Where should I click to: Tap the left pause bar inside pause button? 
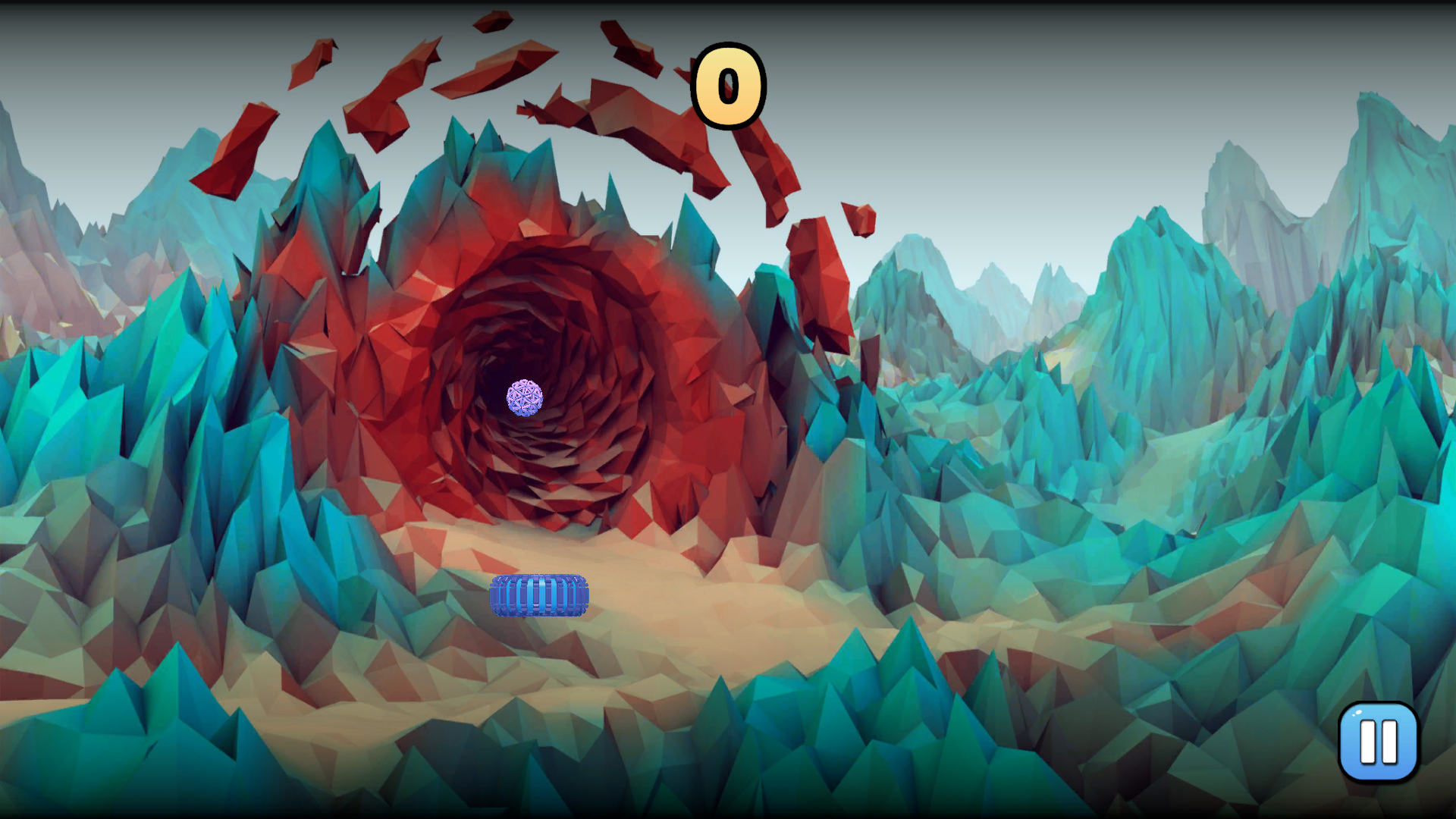[x=1368, y=742]
